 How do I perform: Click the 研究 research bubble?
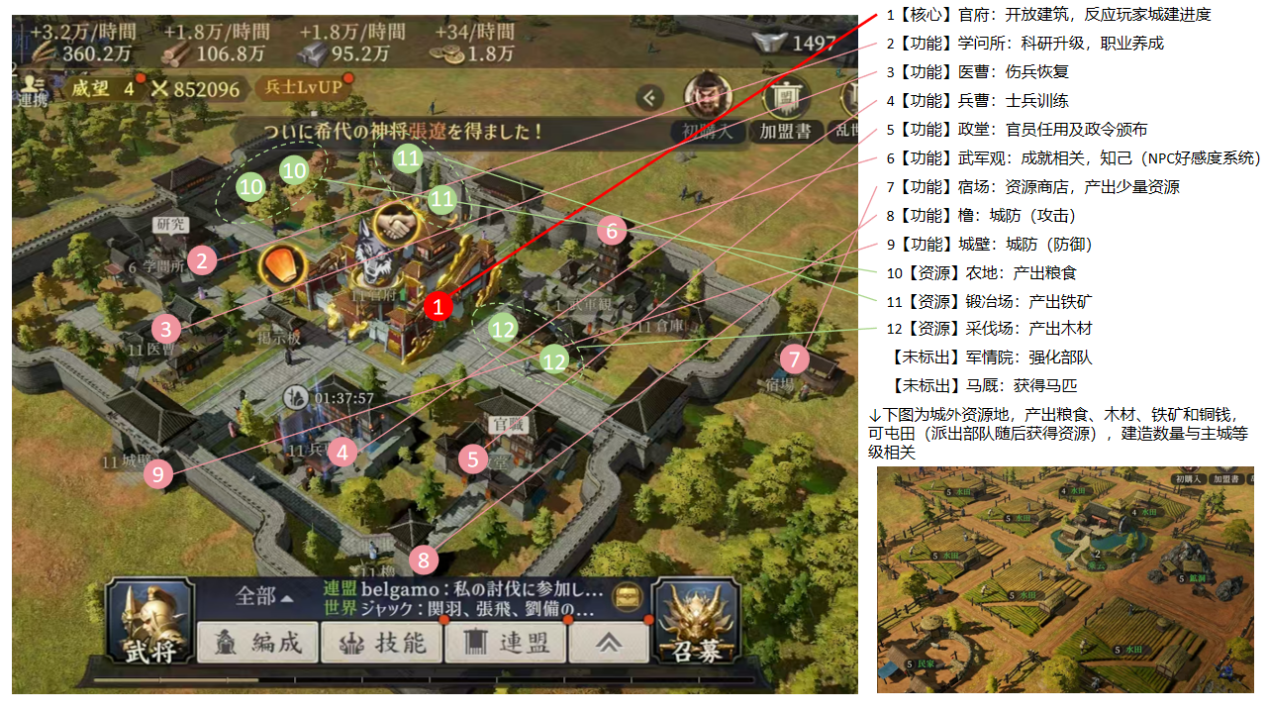170,225
